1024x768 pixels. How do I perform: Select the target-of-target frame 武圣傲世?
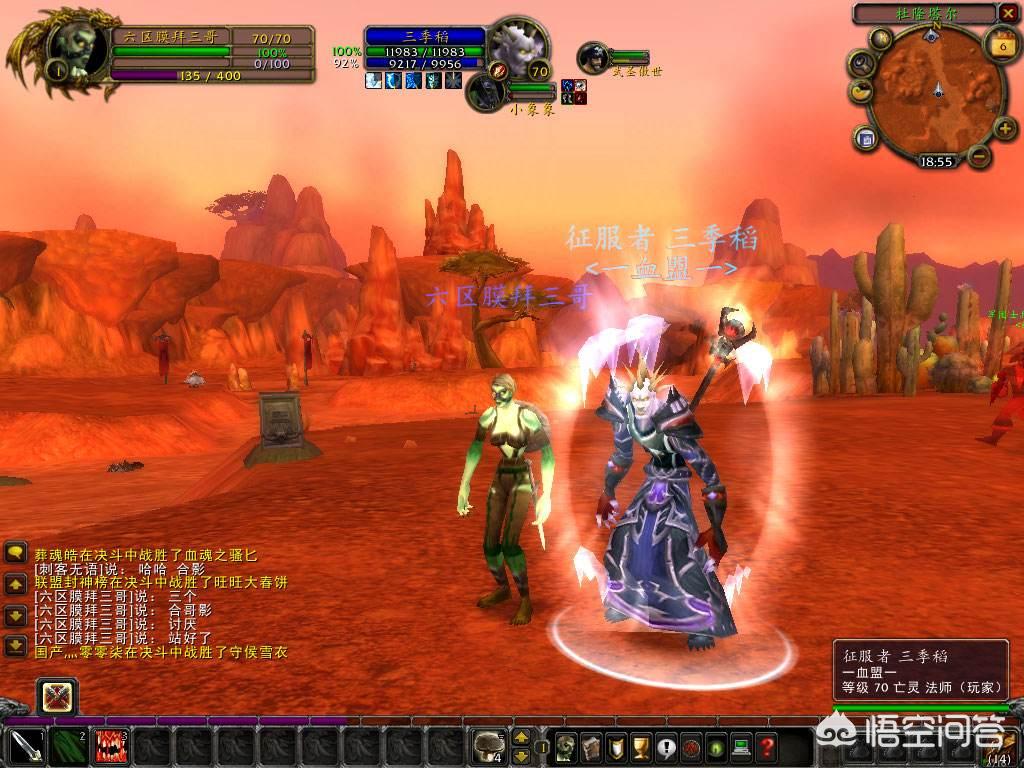coord(594,56)
